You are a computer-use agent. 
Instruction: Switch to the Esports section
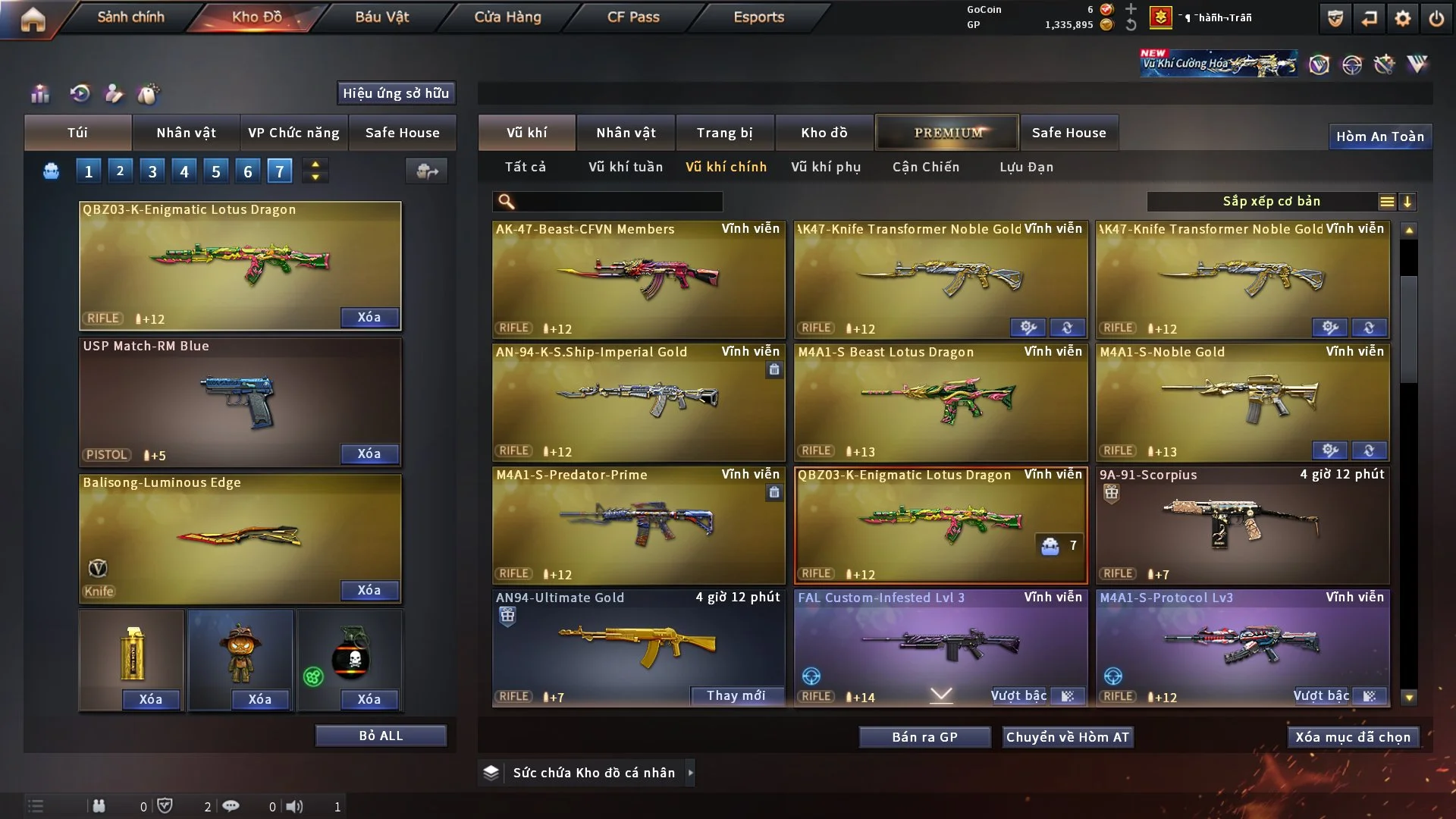[x=758, y=17]
